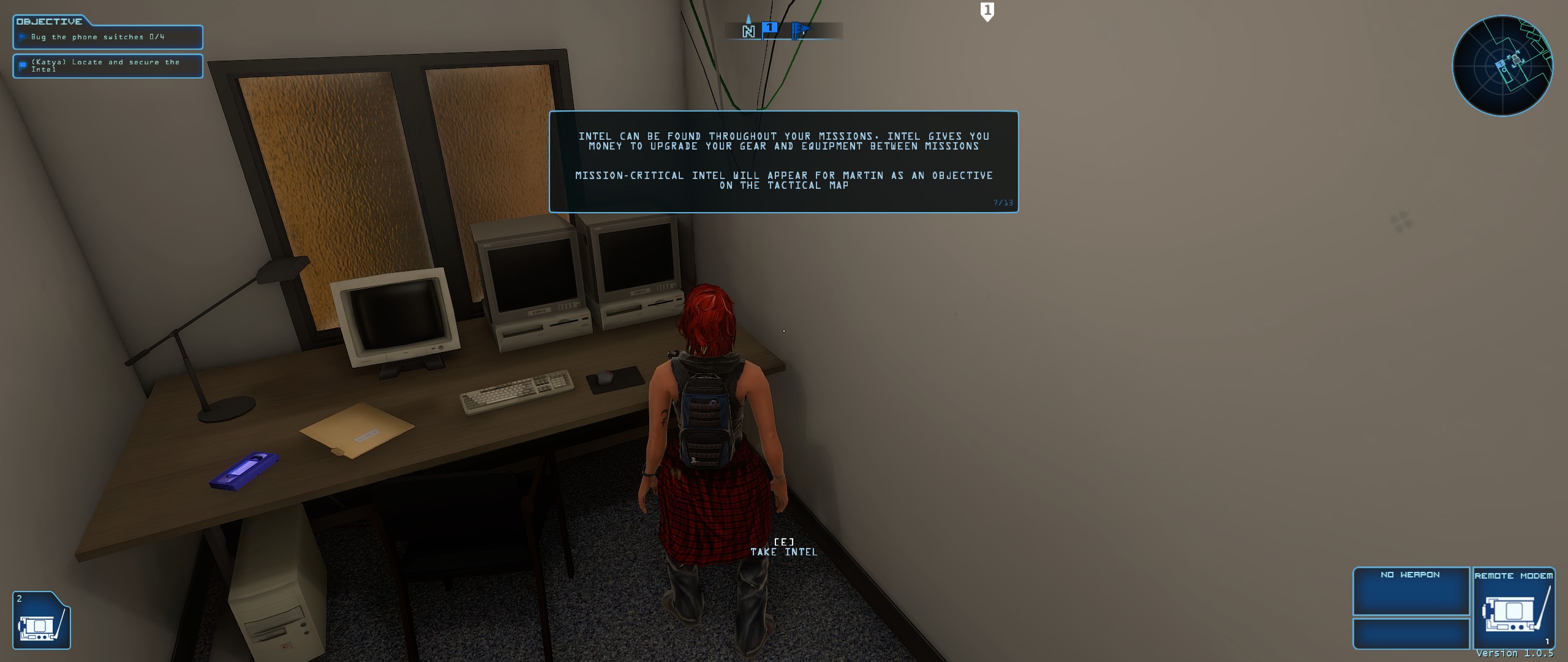Choose the numbered modem item slot
The image size is (1568, 662).
[x=41, y=620]
